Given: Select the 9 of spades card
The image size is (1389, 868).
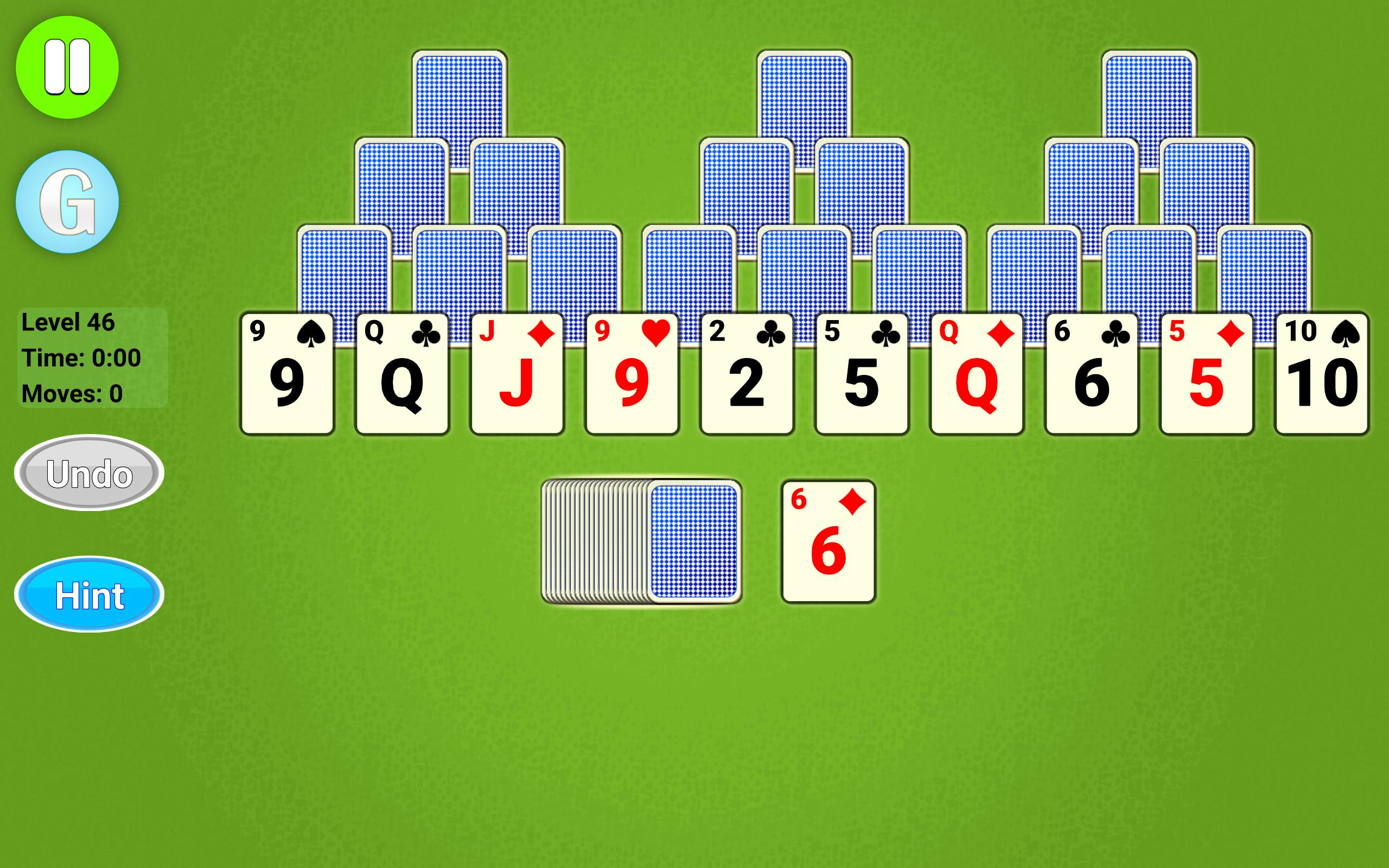Looking at the screenshot, I should 287,373.
